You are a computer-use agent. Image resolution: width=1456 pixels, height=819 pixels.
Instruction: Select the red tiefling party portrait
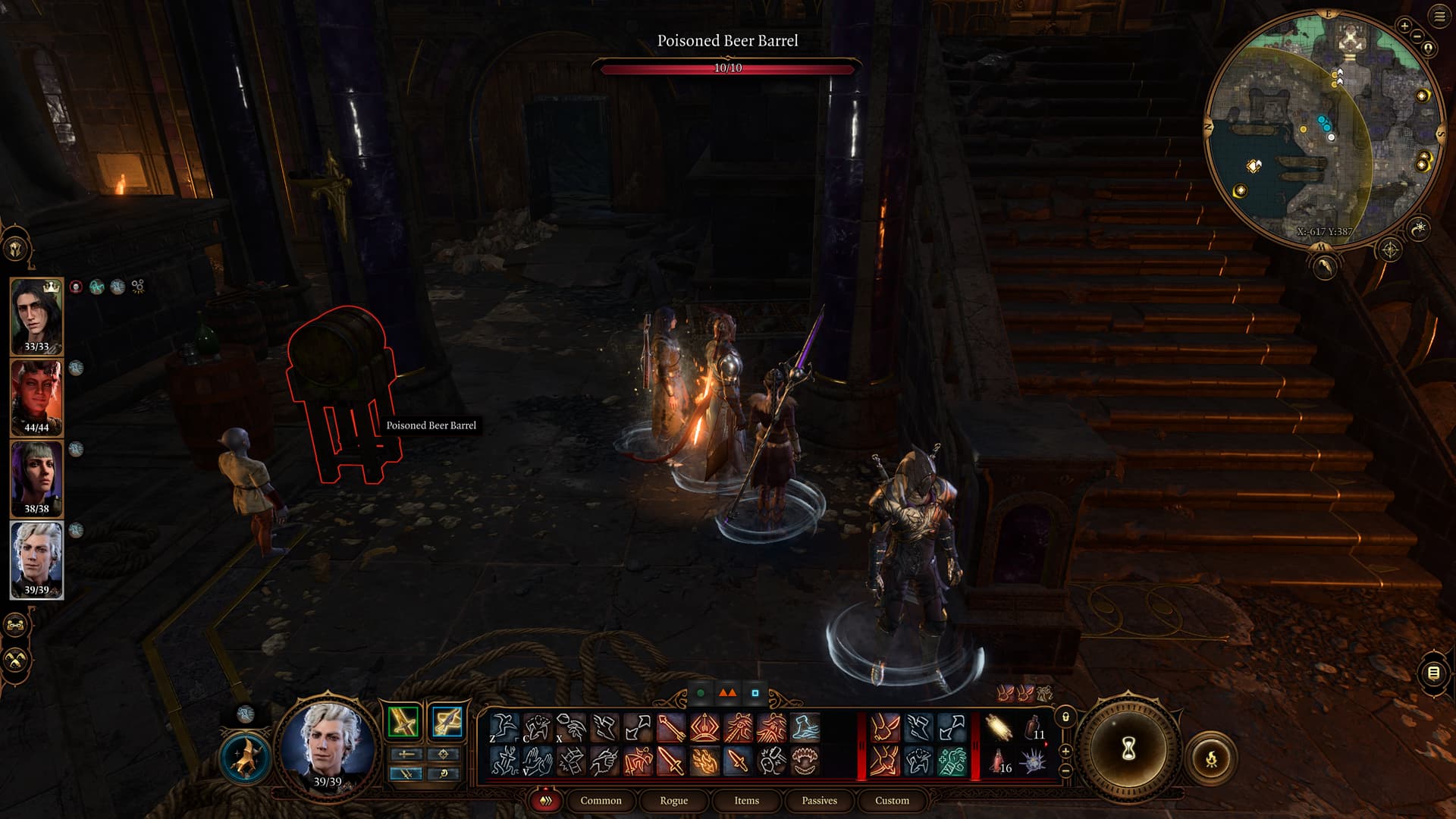coord(36,397)
